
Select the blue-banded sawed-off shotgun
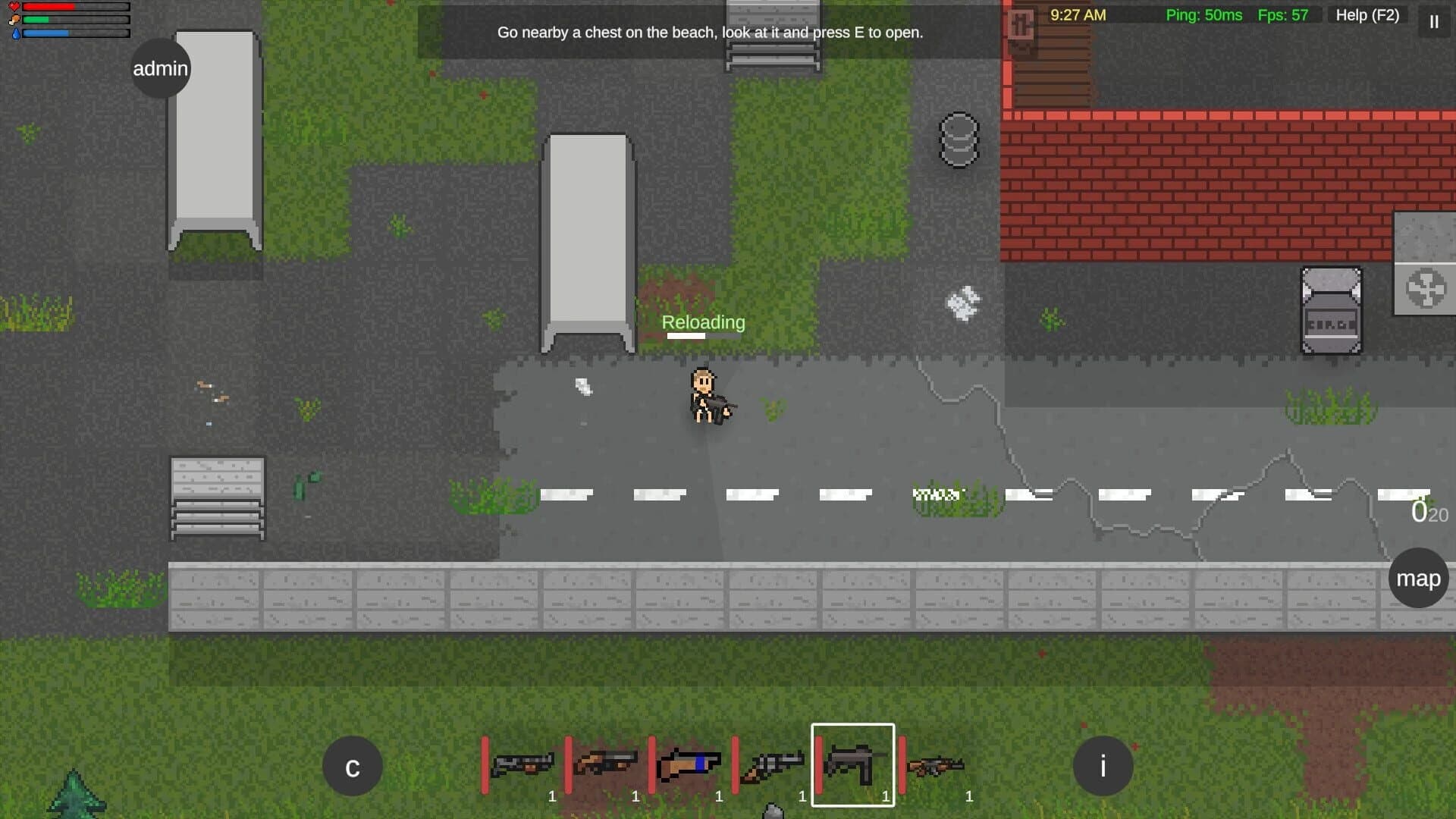coord(692,766)
